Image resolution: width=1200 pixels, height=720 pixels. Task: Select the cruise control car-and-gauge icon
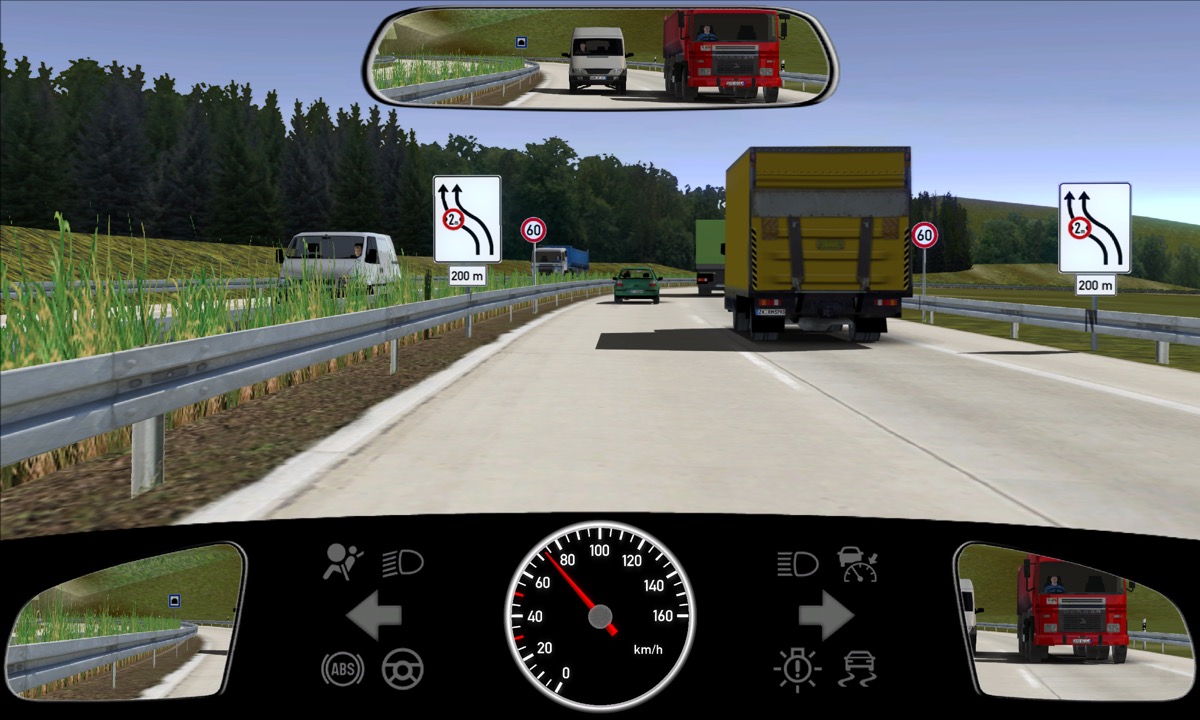click(x=858, y=564)
